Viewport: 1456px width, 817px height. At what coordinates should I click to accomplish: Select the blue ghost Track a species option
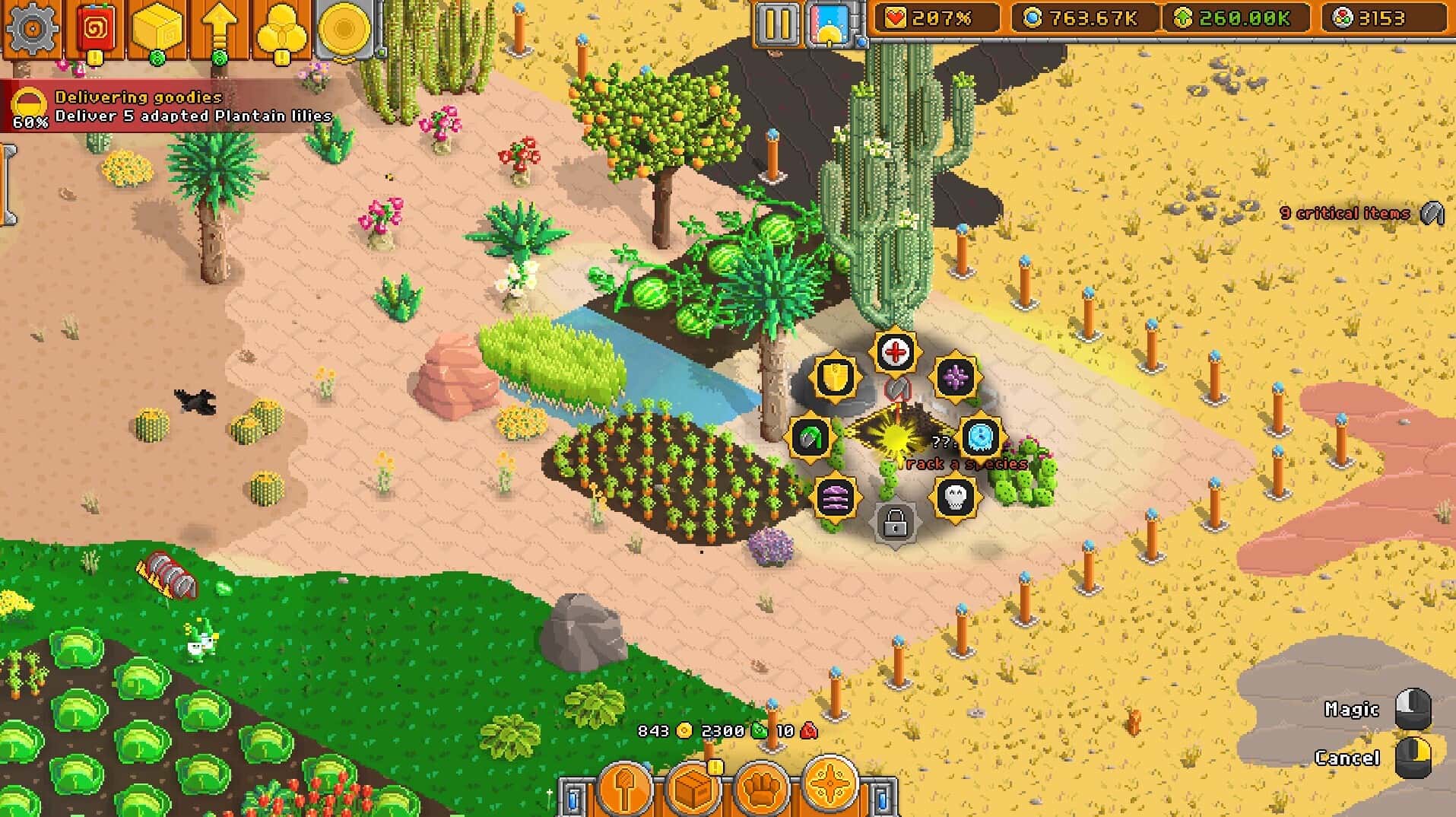[980, 436]
